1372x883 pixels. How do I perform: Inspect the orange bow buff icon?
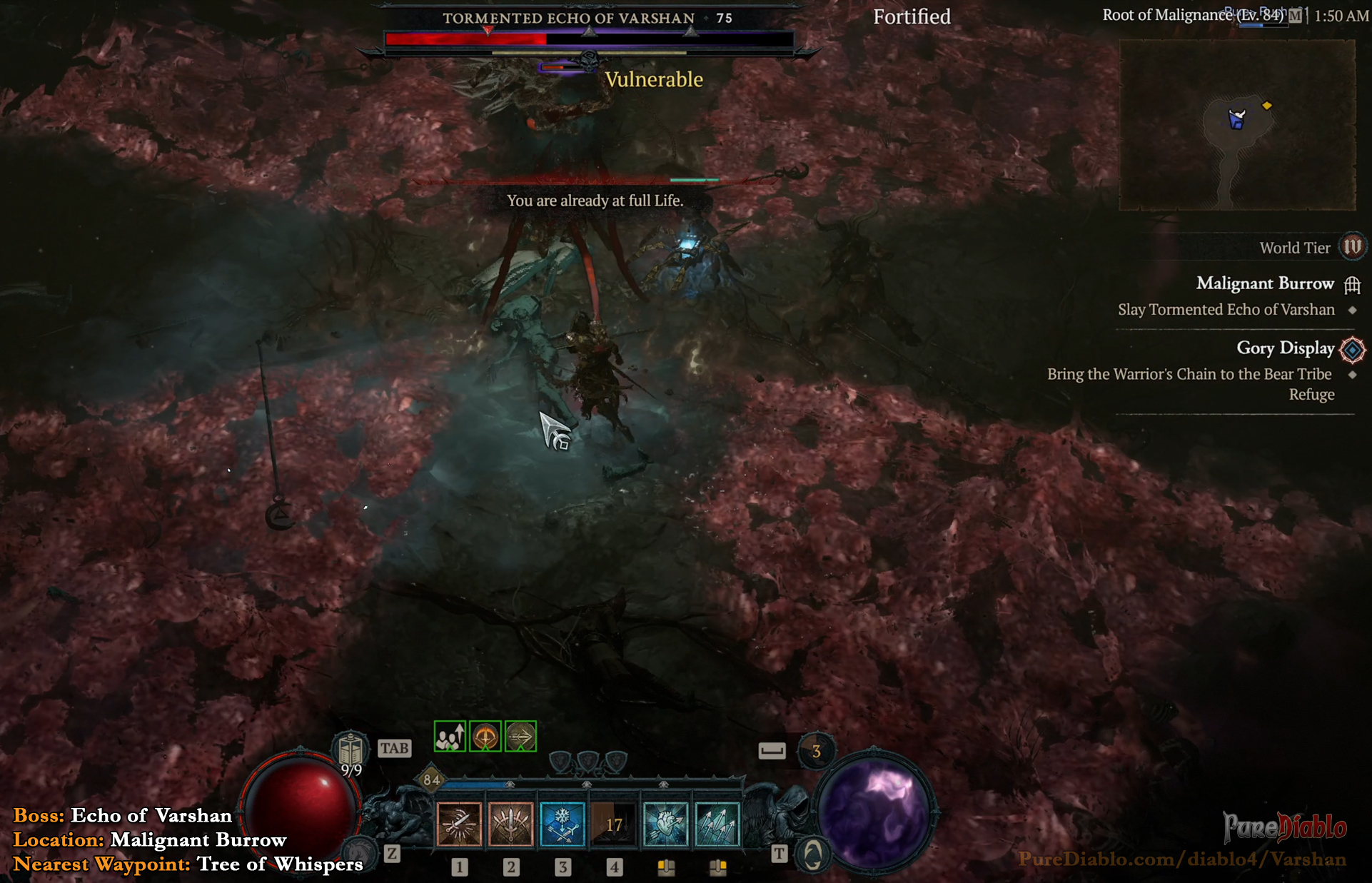[485, 737]
